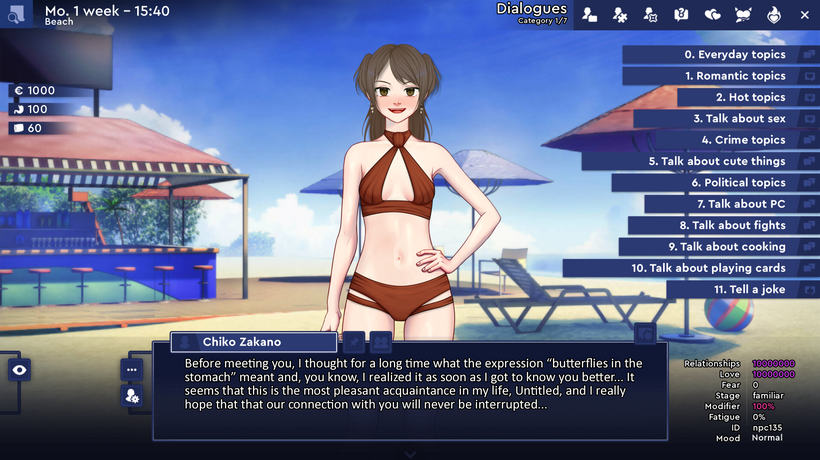Screen dimensions: 820x460
Task: Select Romantic topics from the list
Action: [x=735, y=76]
